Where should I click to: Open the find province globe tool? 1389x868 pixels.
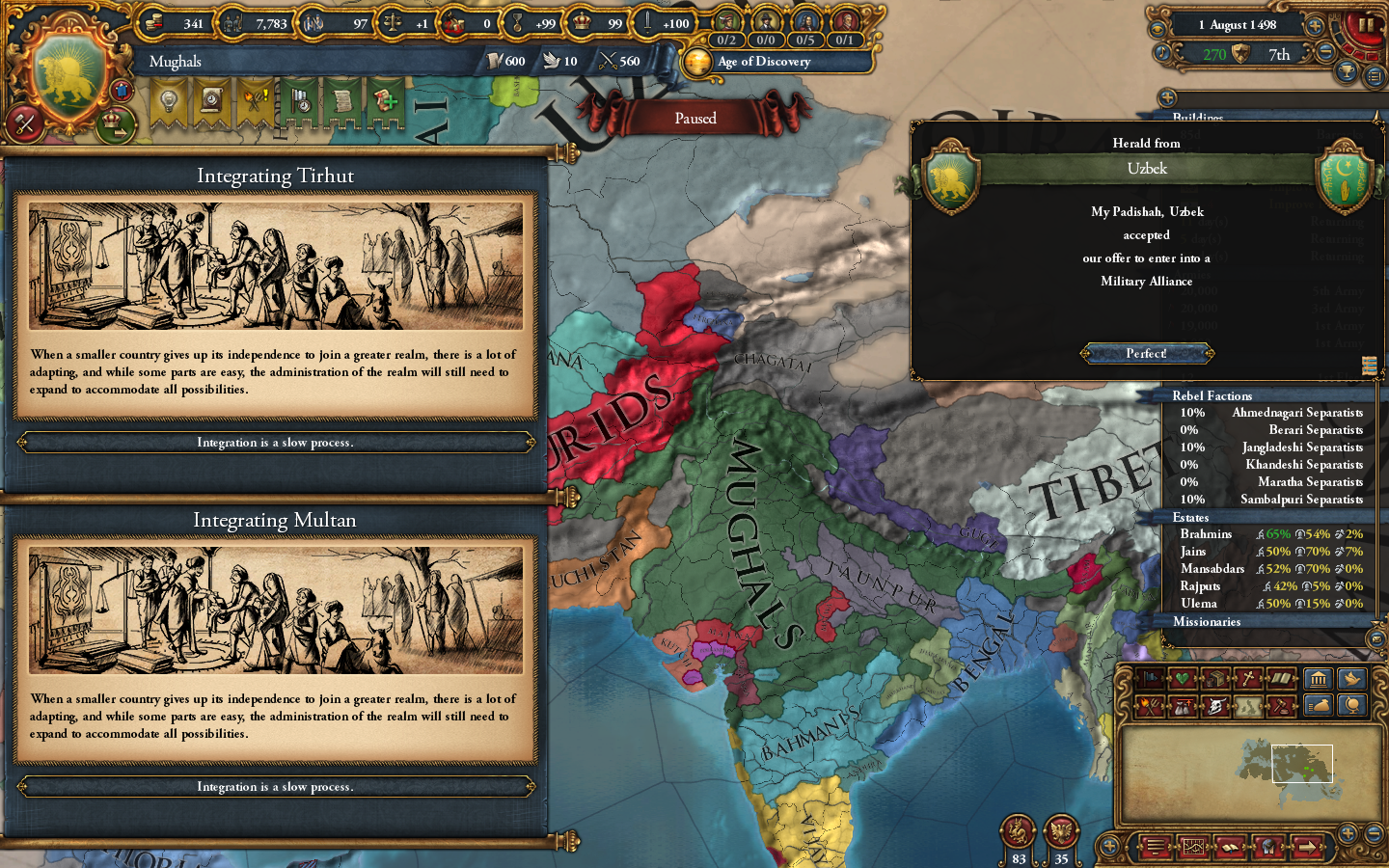coord(1350,706)
